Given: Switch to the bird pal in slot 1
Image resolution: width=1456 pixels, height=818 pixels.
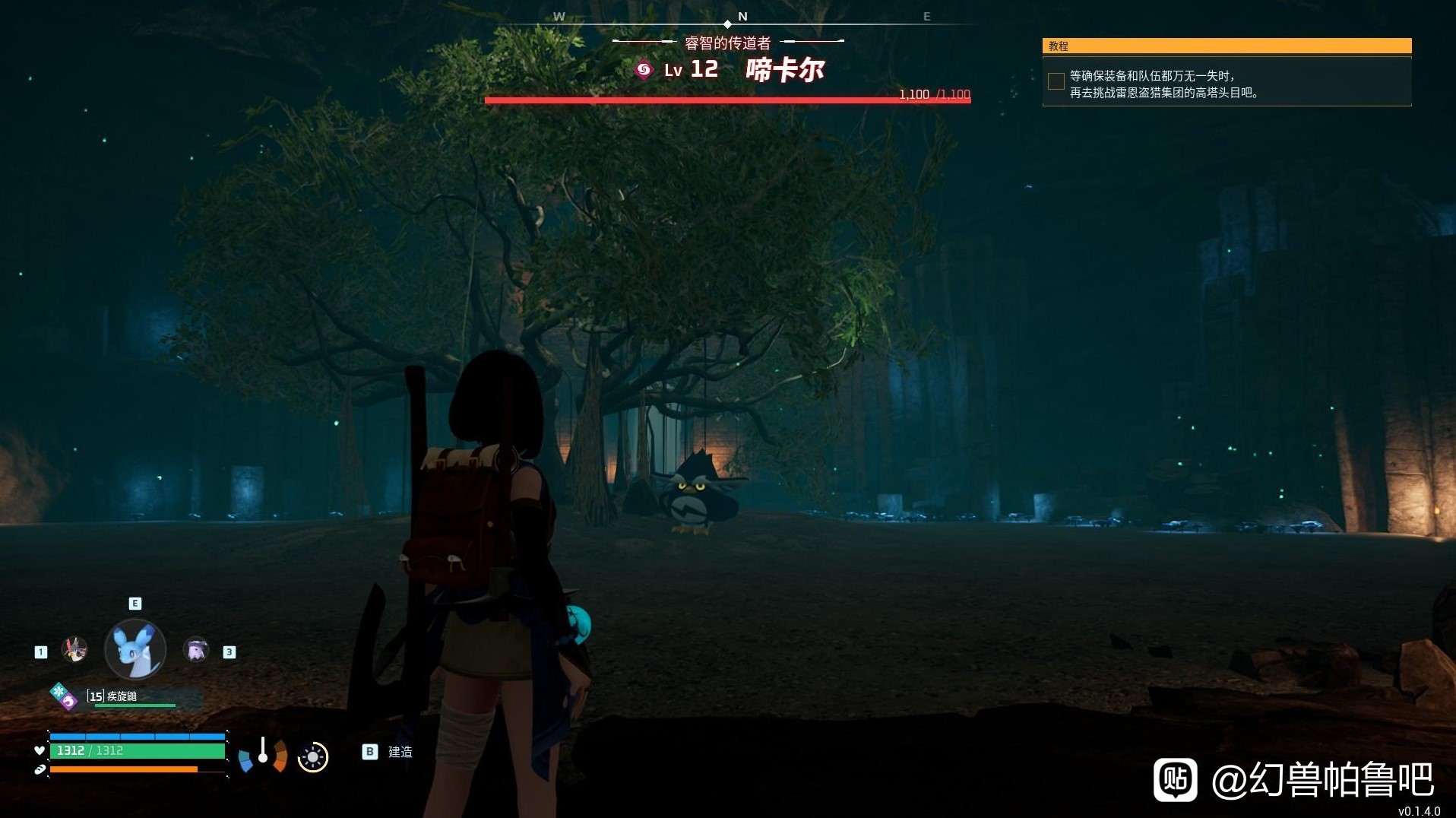Looking at the screenshot, I should click(74, 649).
